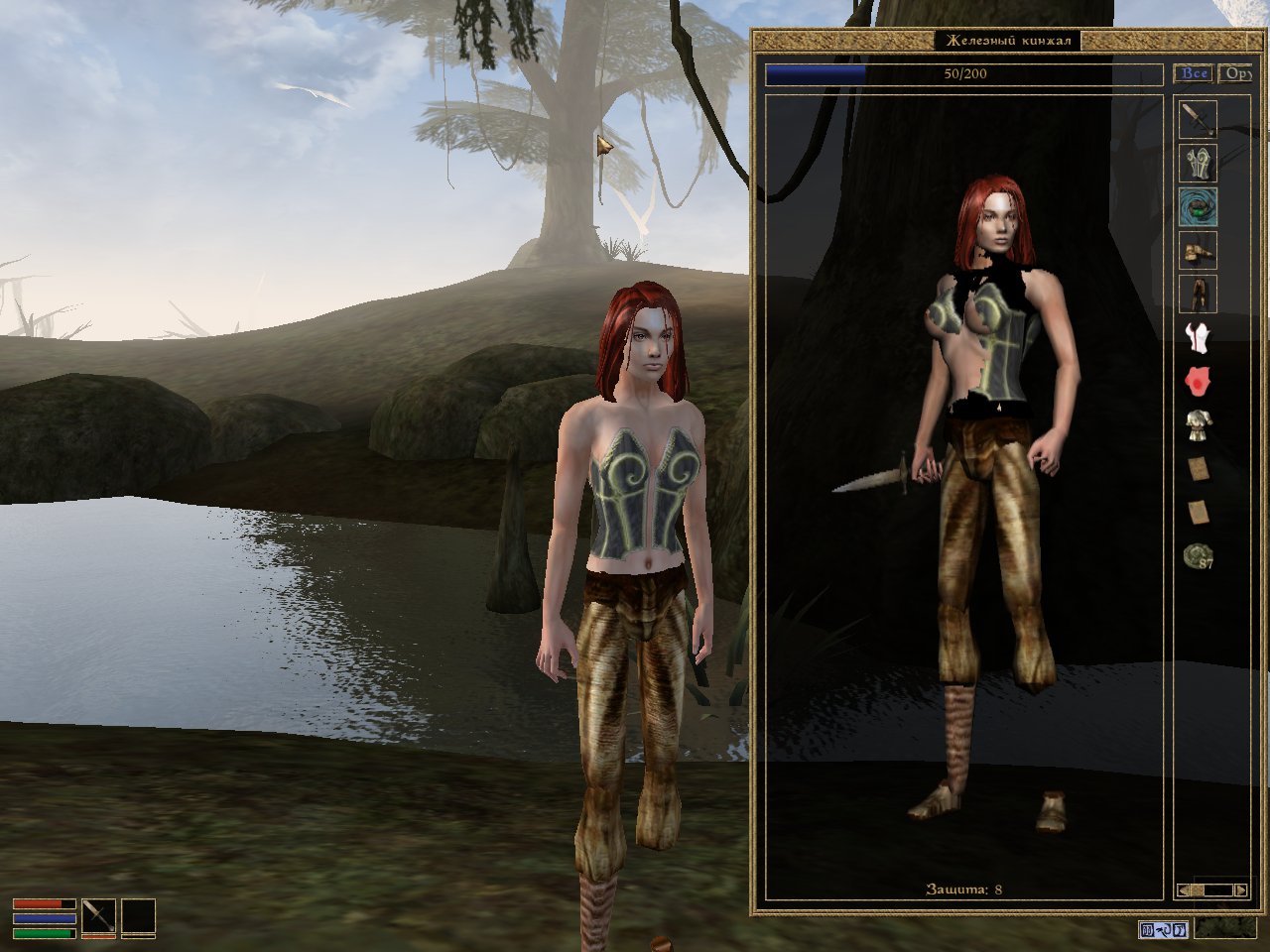The width and height of the screenshot is (1270, 952).
Task: Click the "Железный кинжал" inventory title bar
Action: [1007, 42]
